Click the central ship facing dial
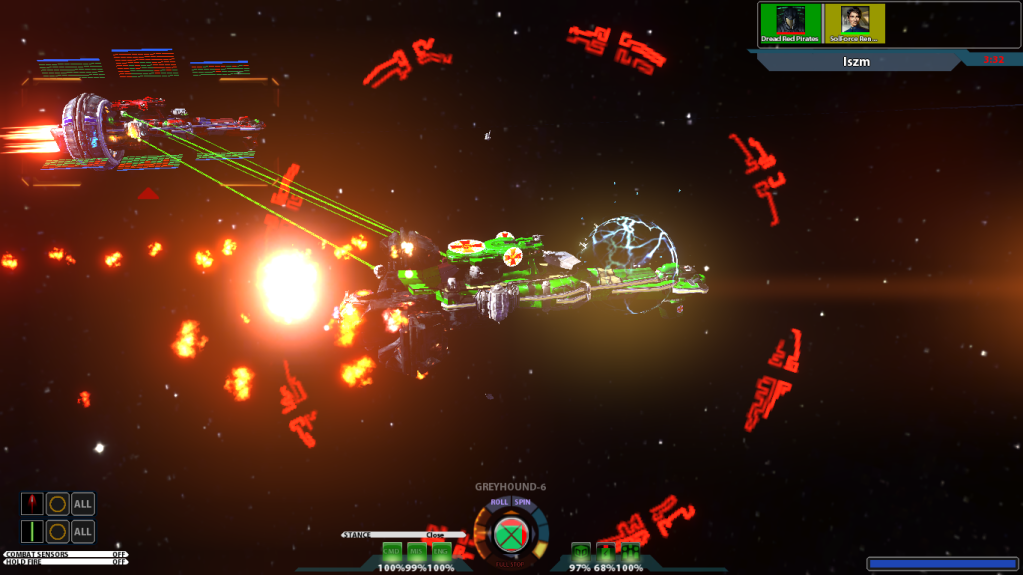The height and width of the screenshot is (575, 1023). click(x=511, y=534)
